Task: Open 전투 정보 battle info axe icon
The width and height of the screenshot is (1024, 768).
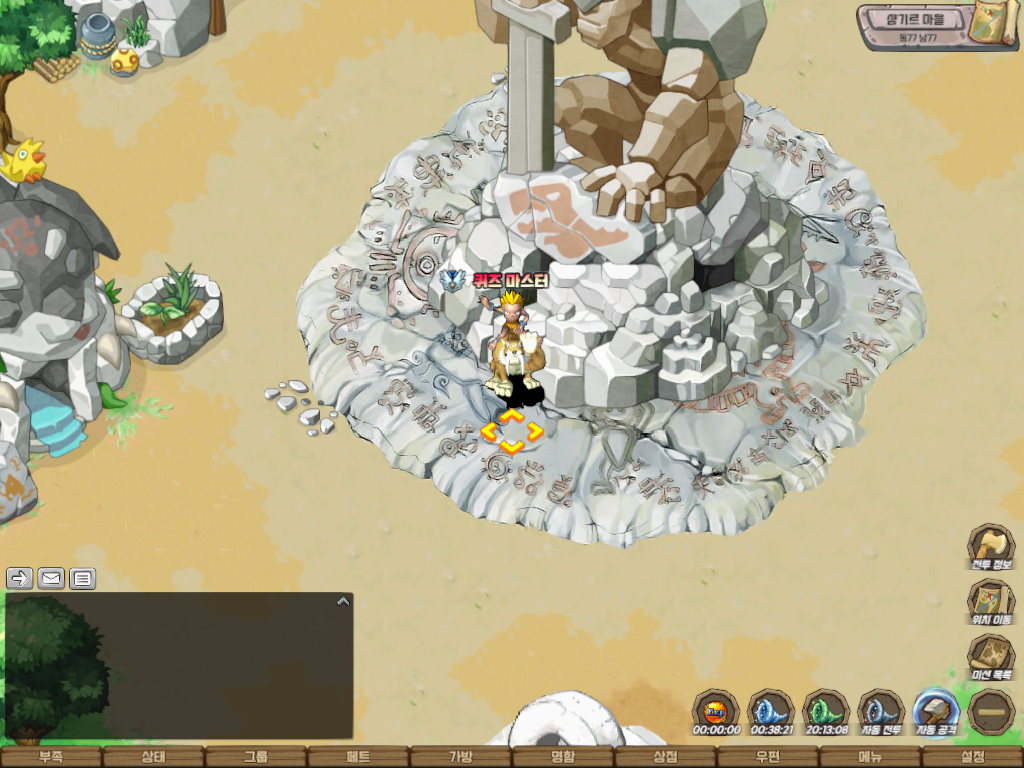Action: tap(991, 546)
